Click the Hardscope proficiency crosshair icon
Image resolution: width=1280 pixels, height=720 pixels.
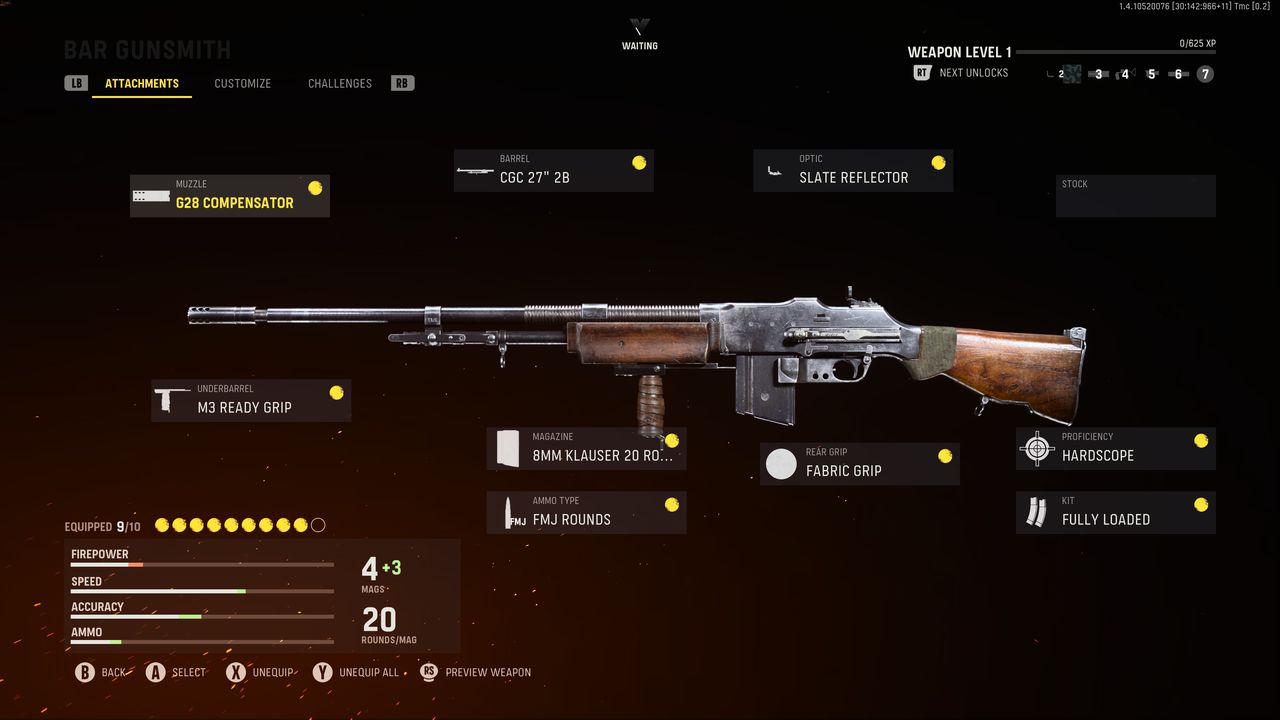(1035, 449)
